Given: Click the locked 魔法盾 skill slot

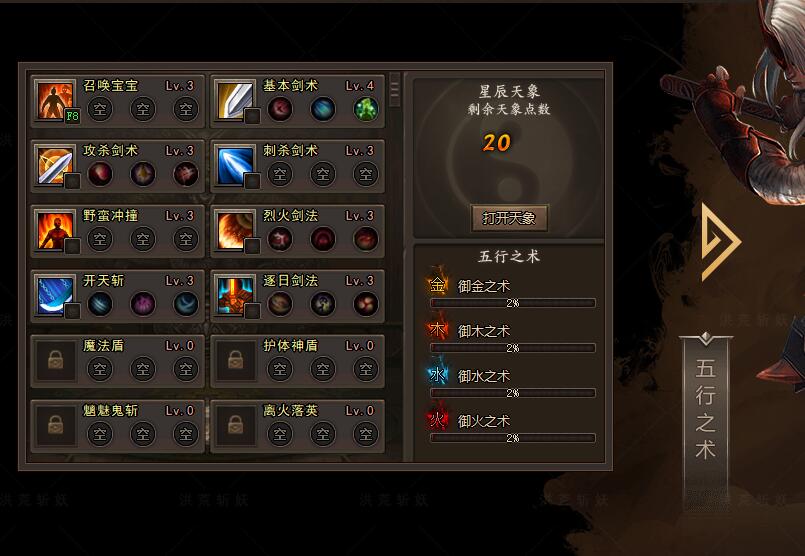Looking at the screenshot, I should tap(56, 361).
